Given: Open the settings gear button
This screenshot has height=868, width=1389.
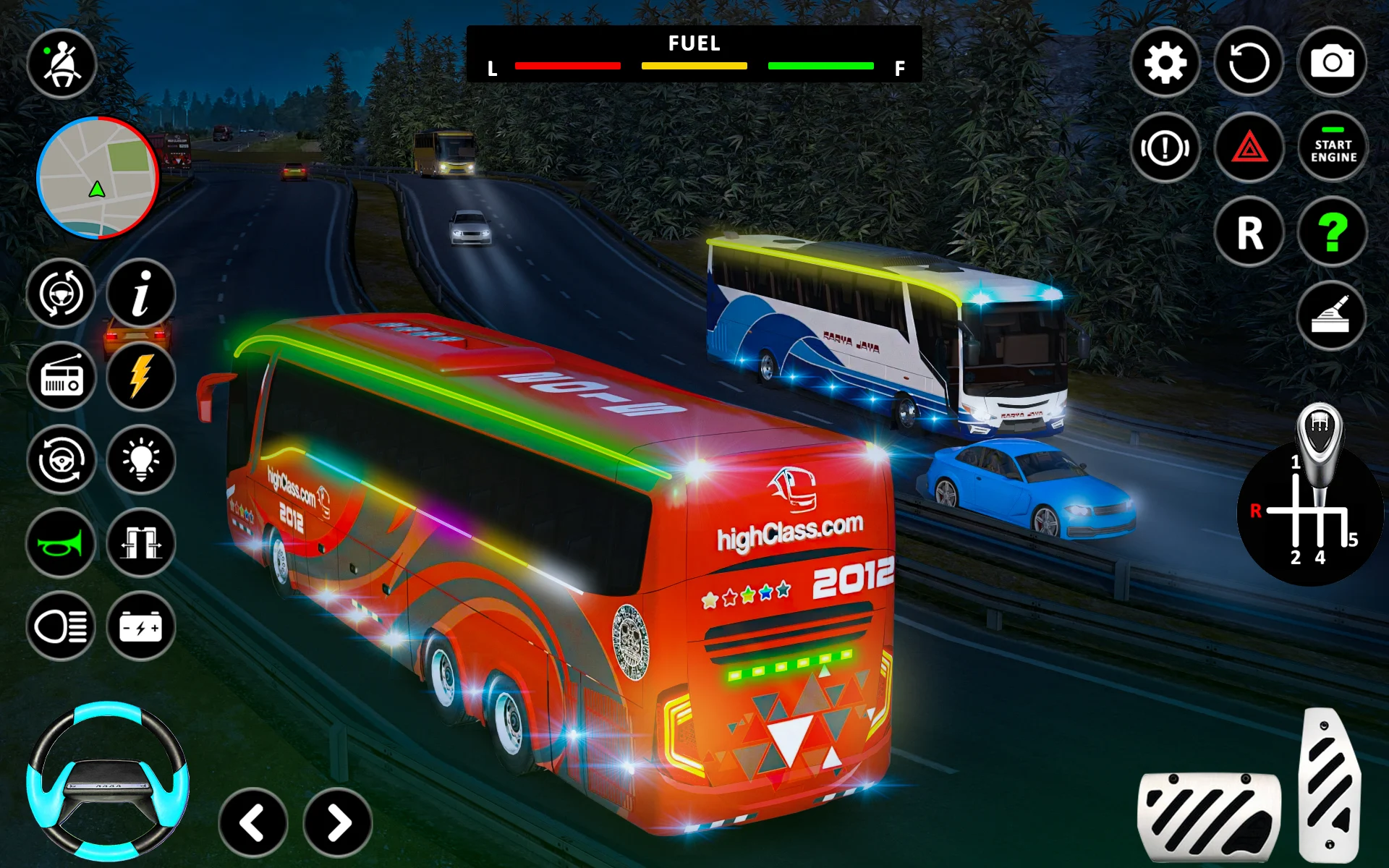Looking at the screenshot, I should click(x=1165, y=63).
